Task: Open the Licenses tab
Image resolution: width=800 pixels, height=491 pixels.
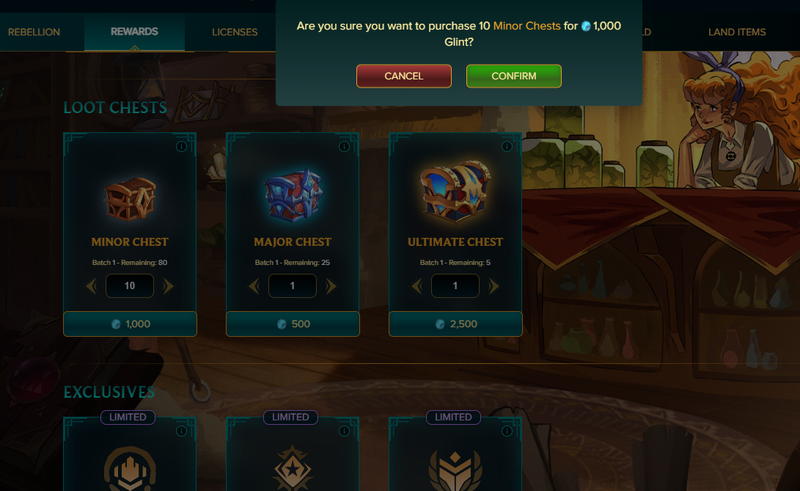Action: [235, 32]
